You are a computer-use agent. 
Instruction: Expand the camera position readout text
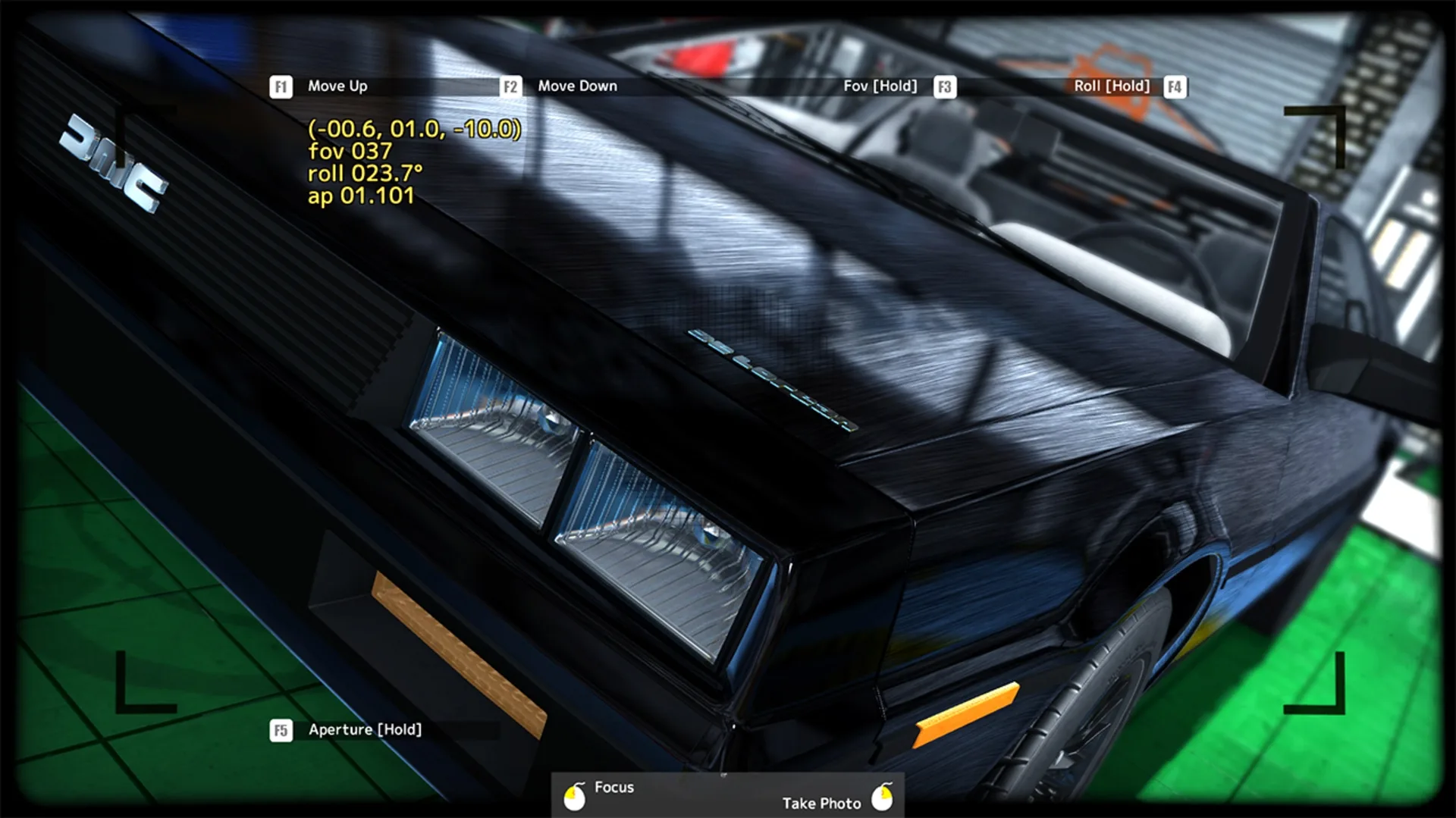tap(414, 130)
